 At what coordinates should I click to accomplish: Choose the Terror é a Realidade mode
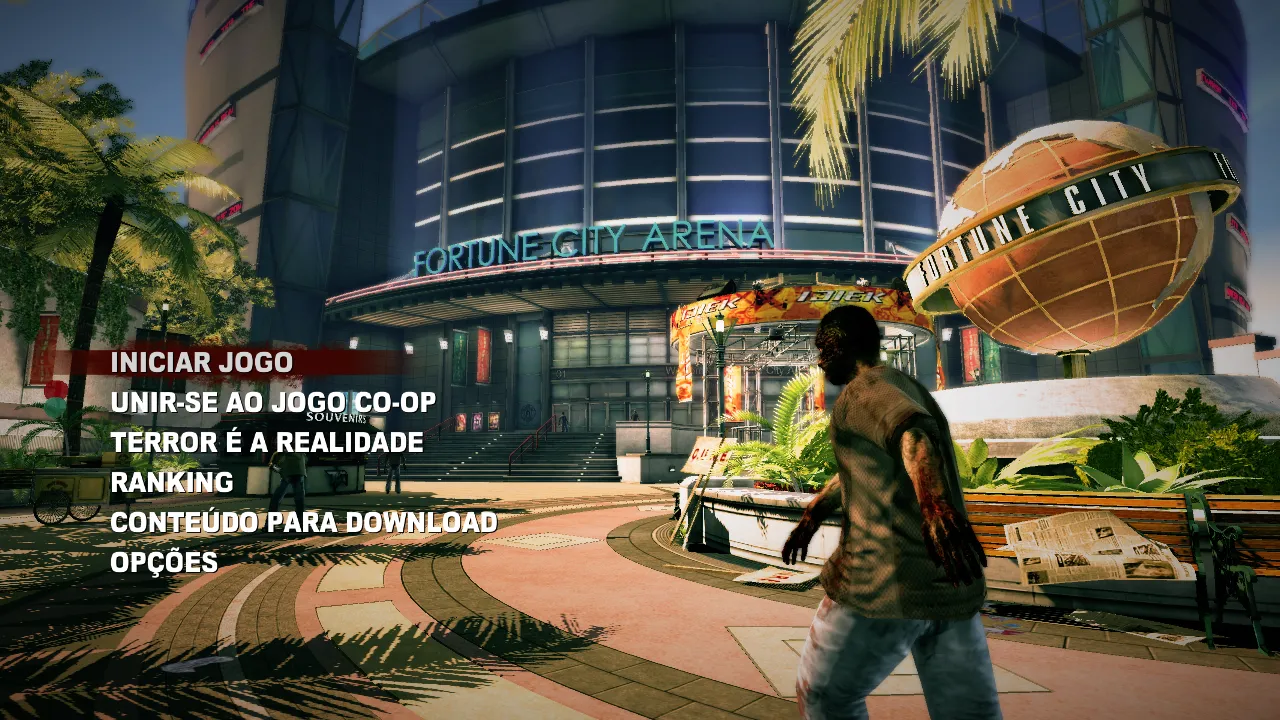pos(267,442)
